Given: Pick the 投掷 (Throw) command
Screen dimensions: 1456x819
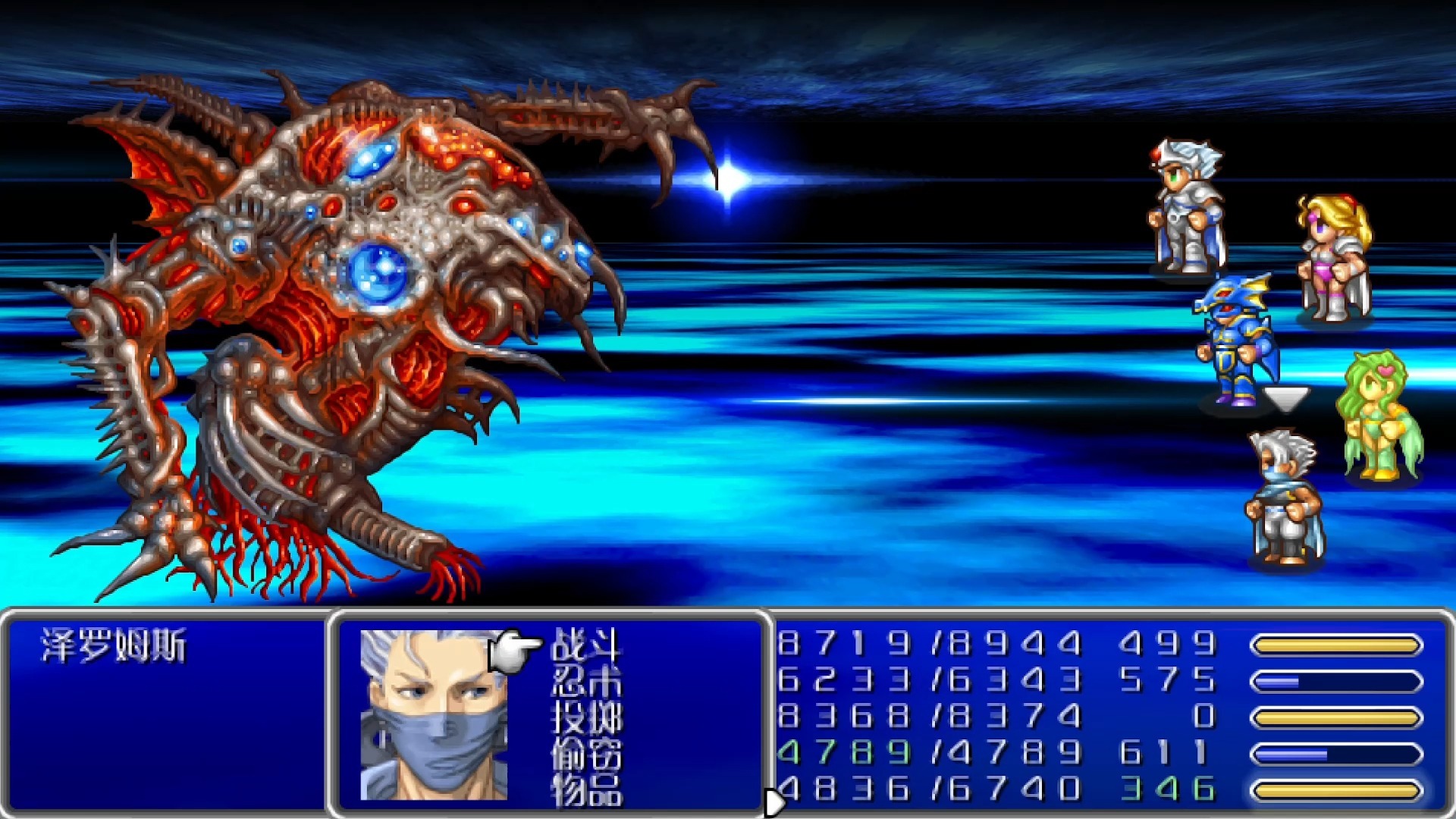Looking at the screenshot, I should (x=586, y=717).
